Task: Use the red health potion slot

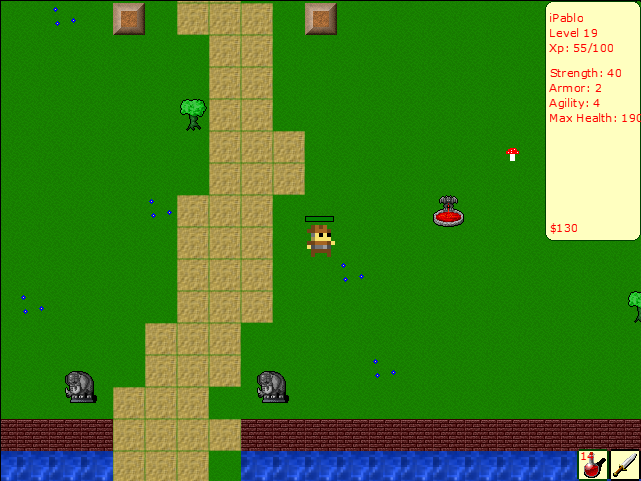Action: [593, 465]
